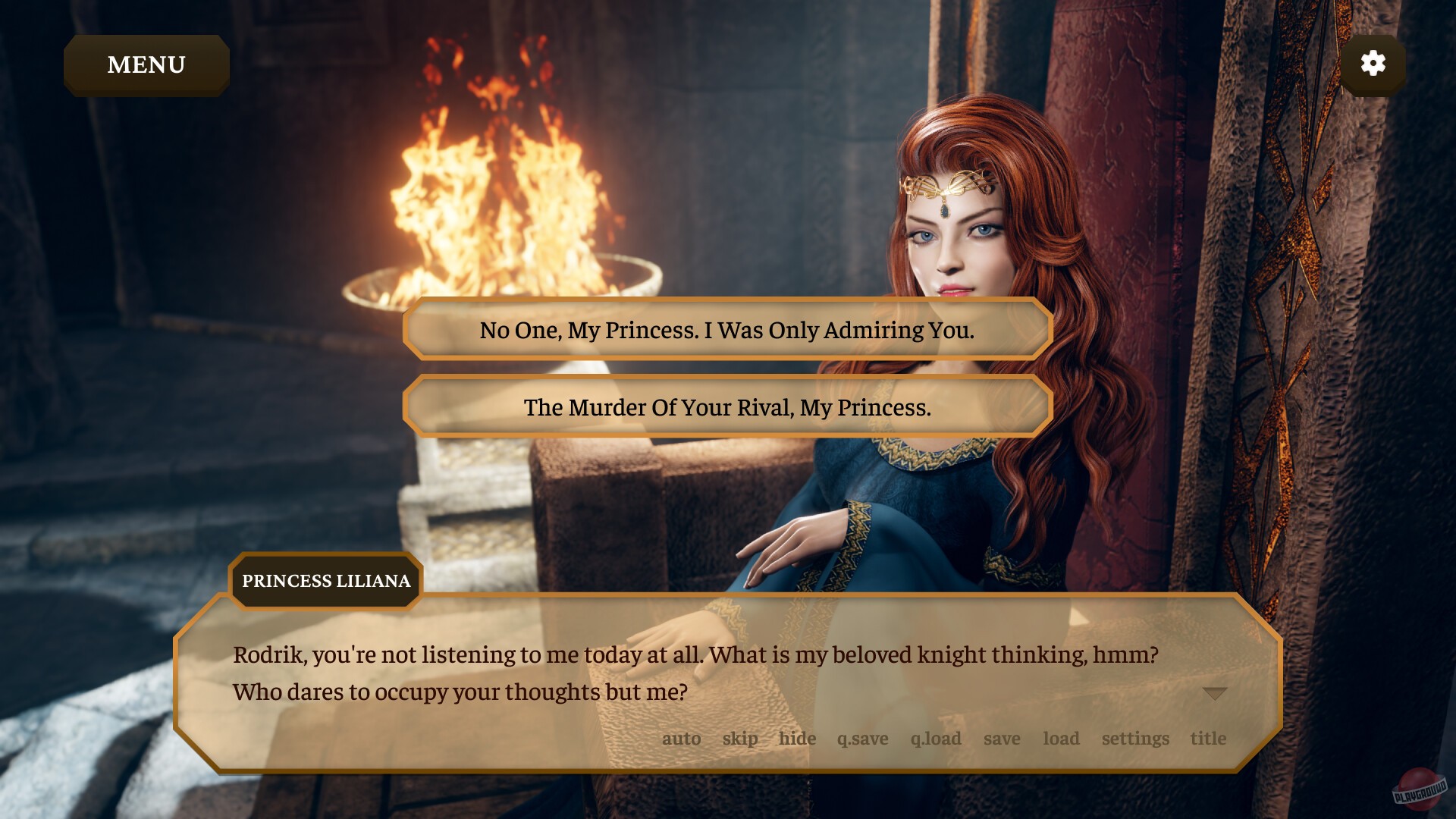Enable auto mode from the quick menu
Viewport: 1456px width, 819px height.
pos(682,738)
